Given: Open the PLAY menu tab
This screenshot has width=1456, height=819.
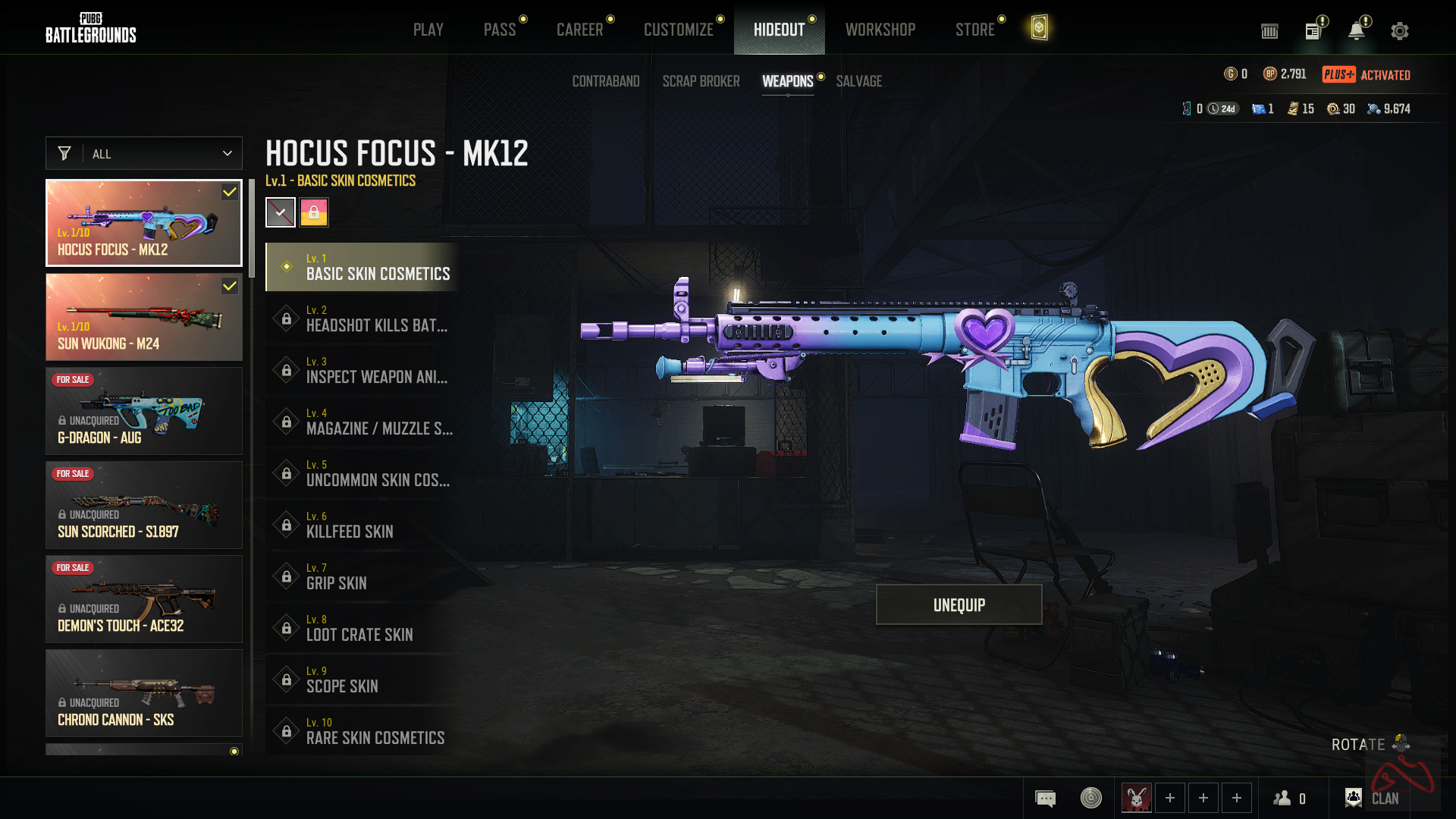Looking at the screenshot, I should click(428, 30).
